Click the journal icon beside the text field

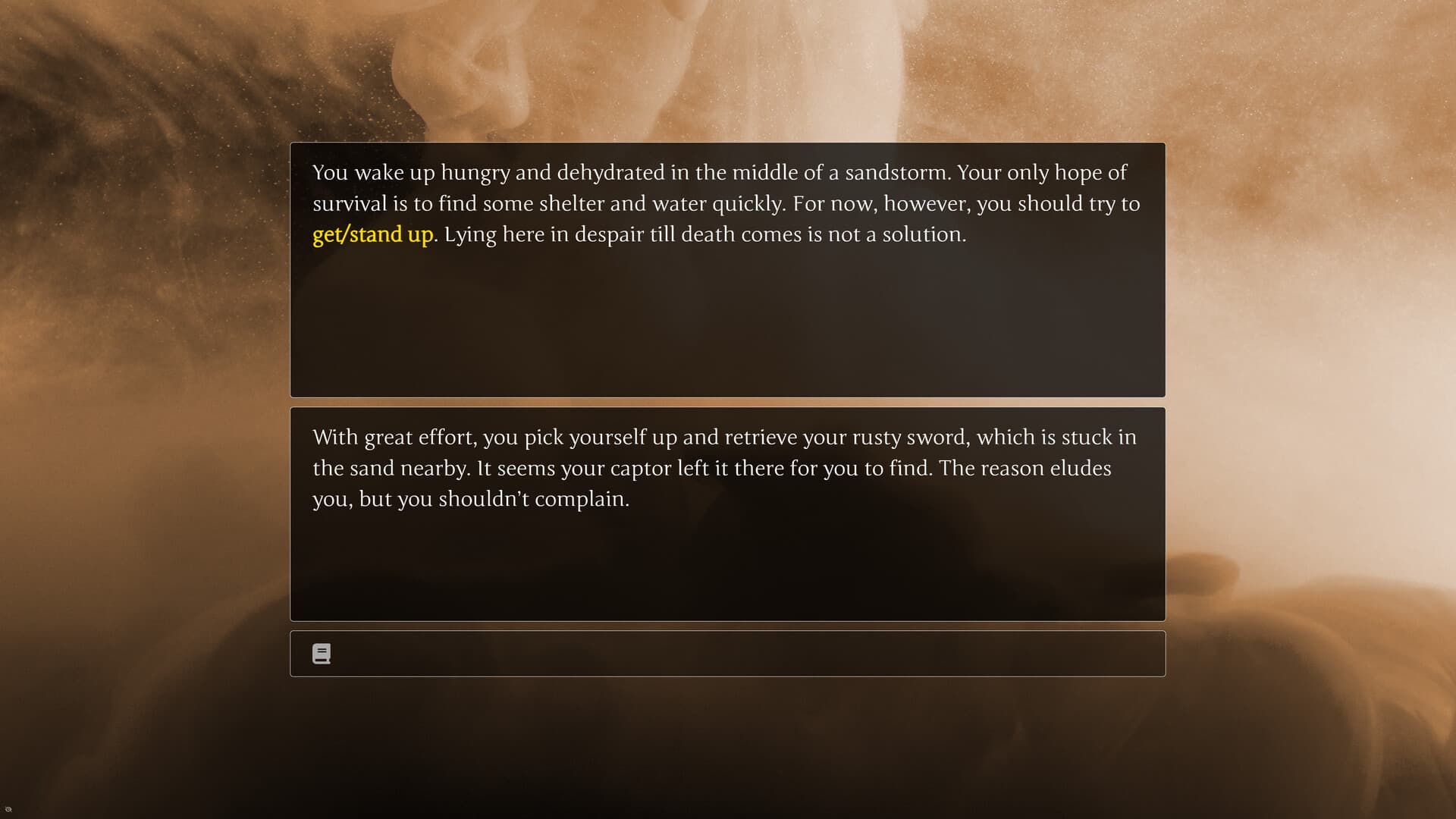coord(322,653)
